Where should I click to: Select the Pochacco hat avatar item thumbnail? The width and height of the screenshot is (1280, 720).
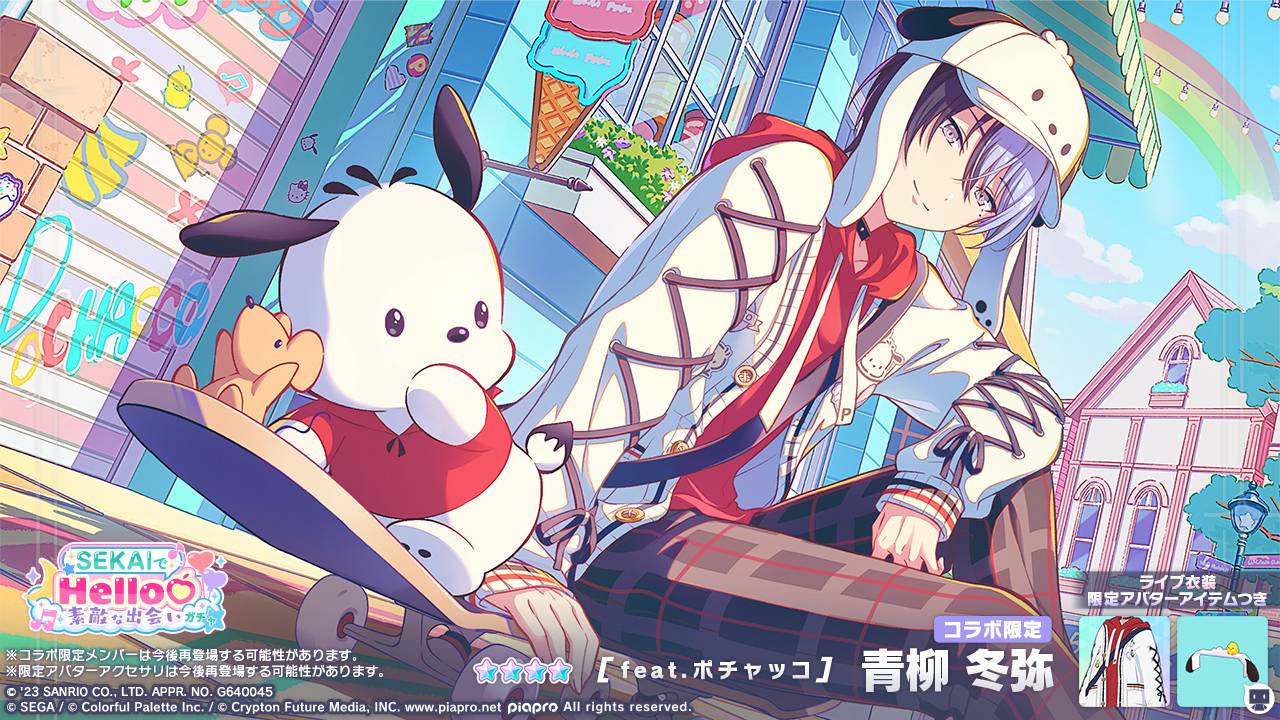[x=1221, y=661]
